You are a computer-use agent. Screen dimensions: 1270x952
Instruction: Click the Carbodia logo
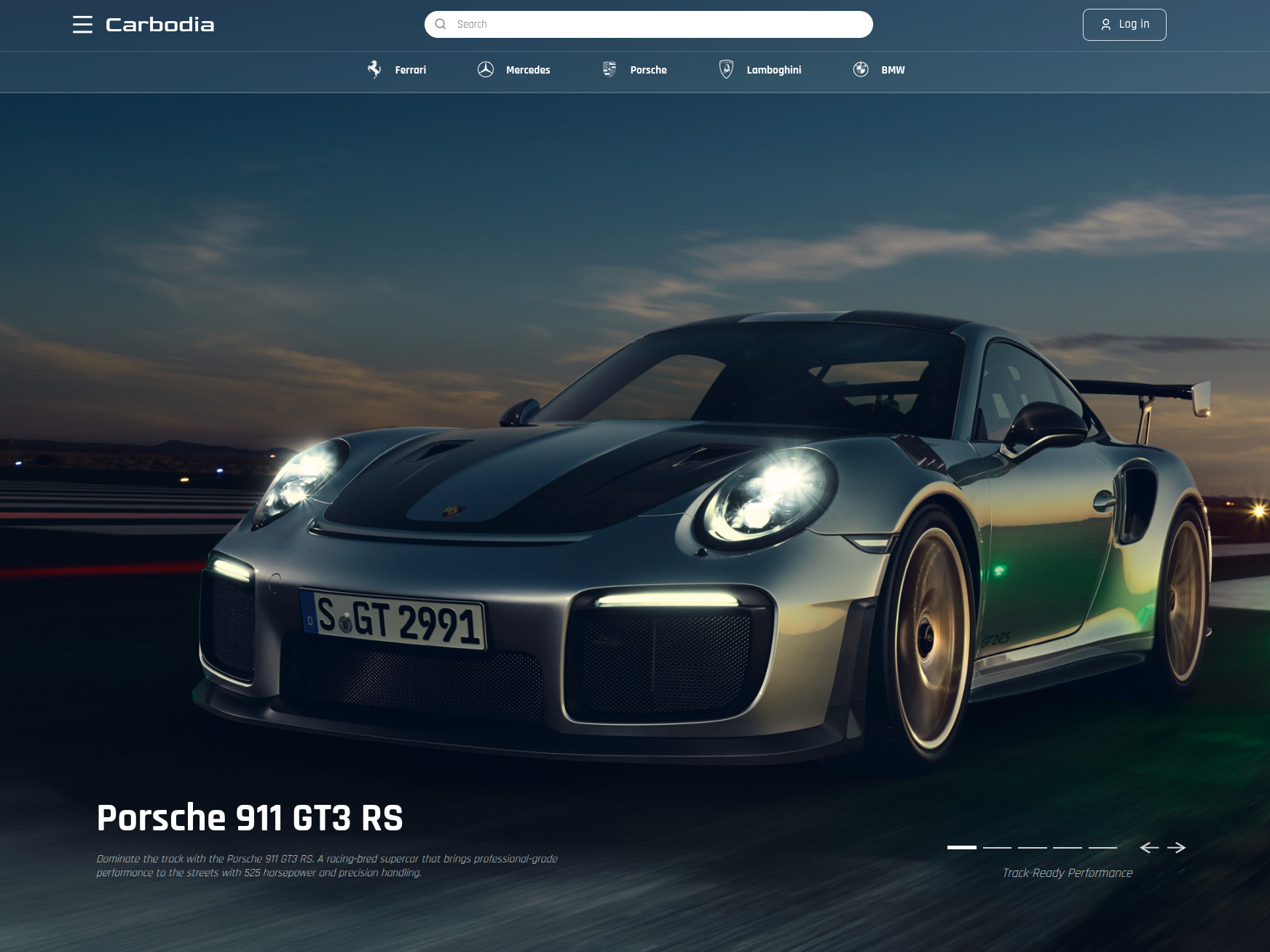point(160,25)
